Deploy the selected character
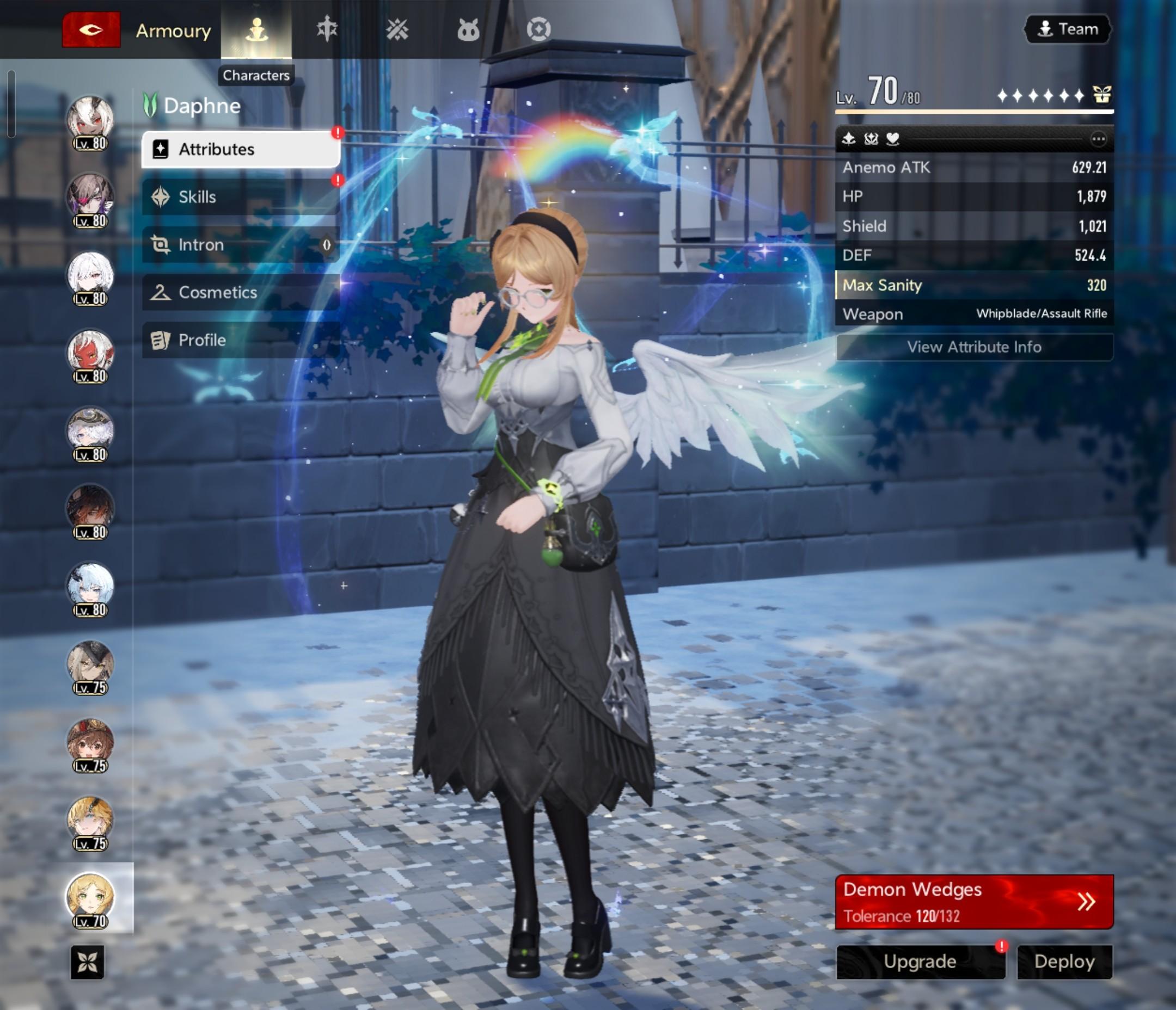 1064,961
